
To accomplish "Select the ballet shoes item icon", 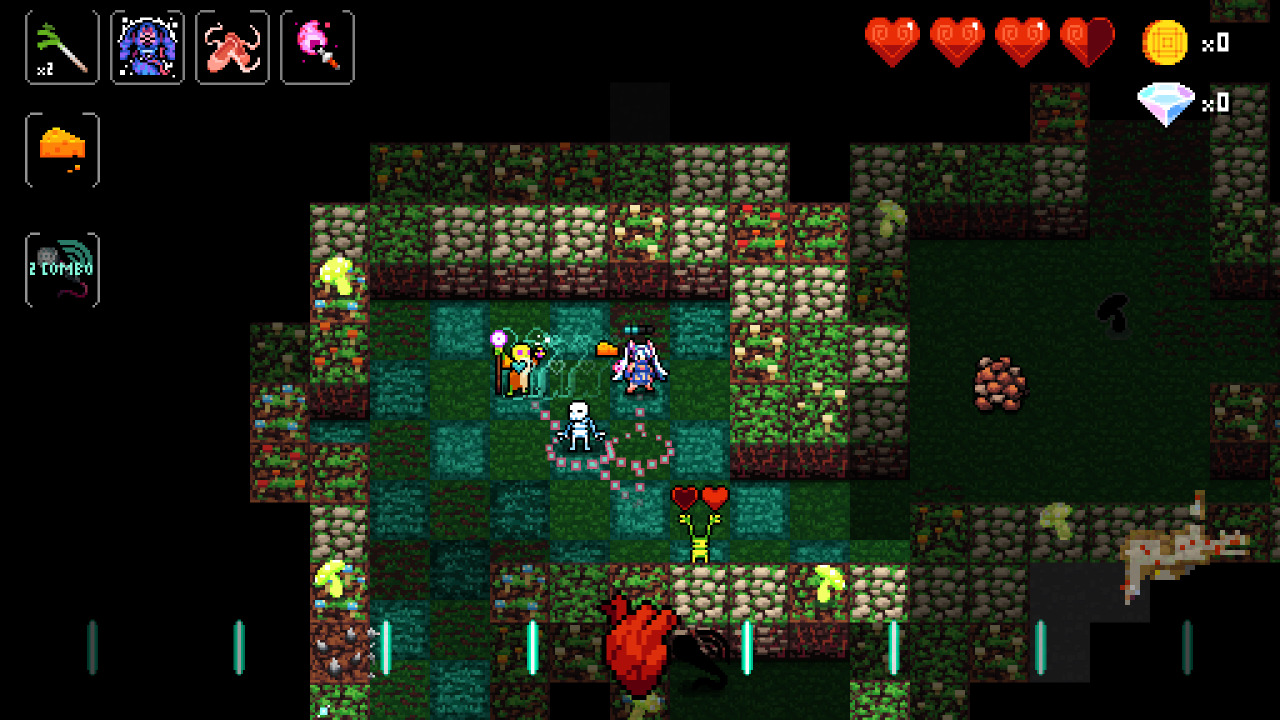I will tap(232, 47).
